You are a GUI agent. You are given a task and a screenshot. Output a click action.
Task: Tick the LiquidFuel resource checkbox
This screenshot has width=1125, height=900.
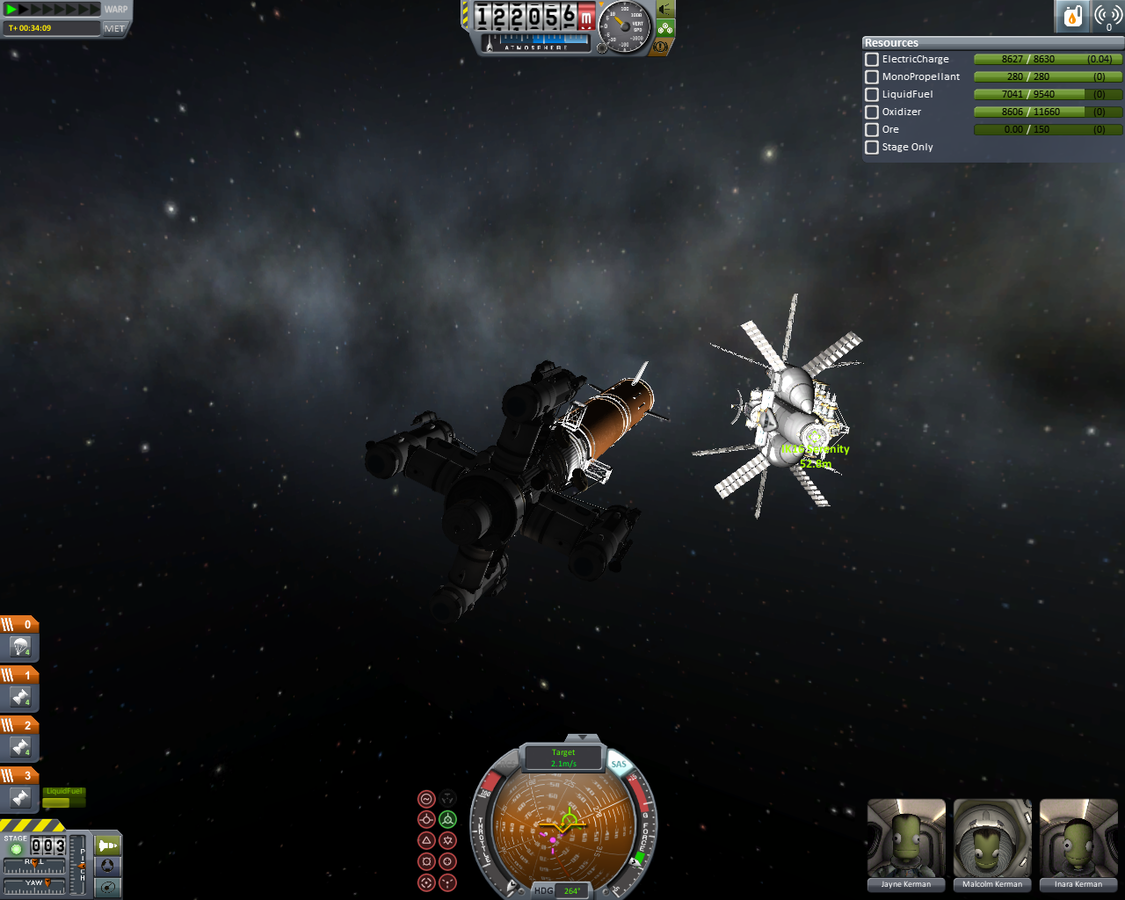[872, 95]
